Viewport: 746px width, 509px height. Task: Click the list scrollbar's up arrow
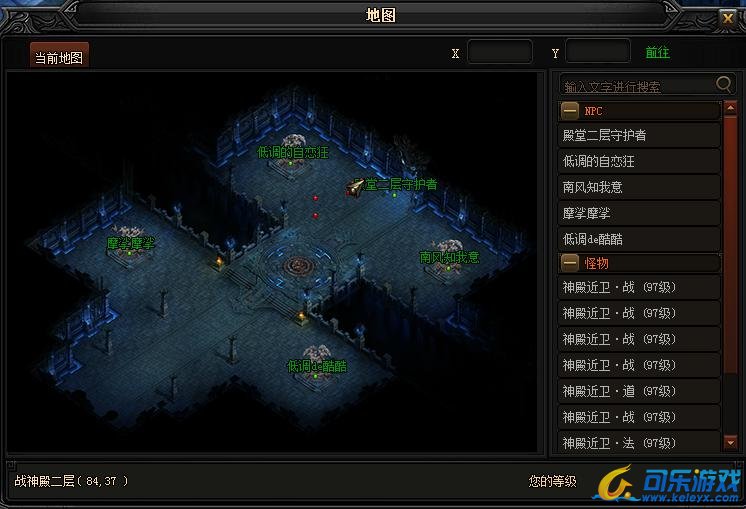tap(729, 110)
